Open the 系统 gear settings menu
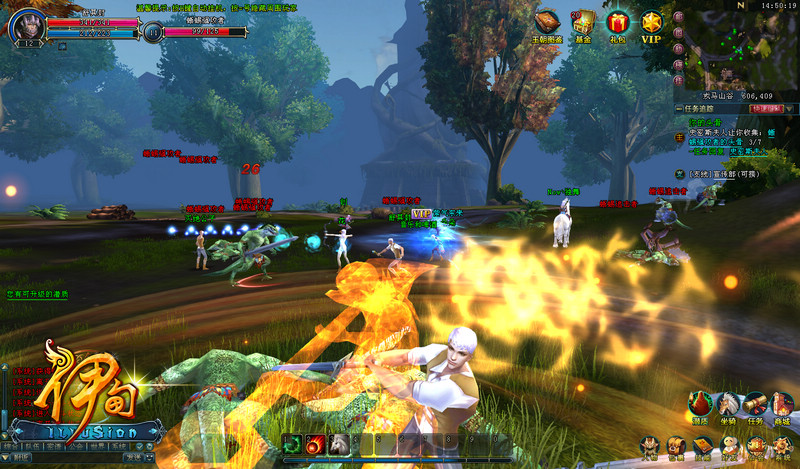Viewport: 800px width, 469px height. (x=783, y=446)
